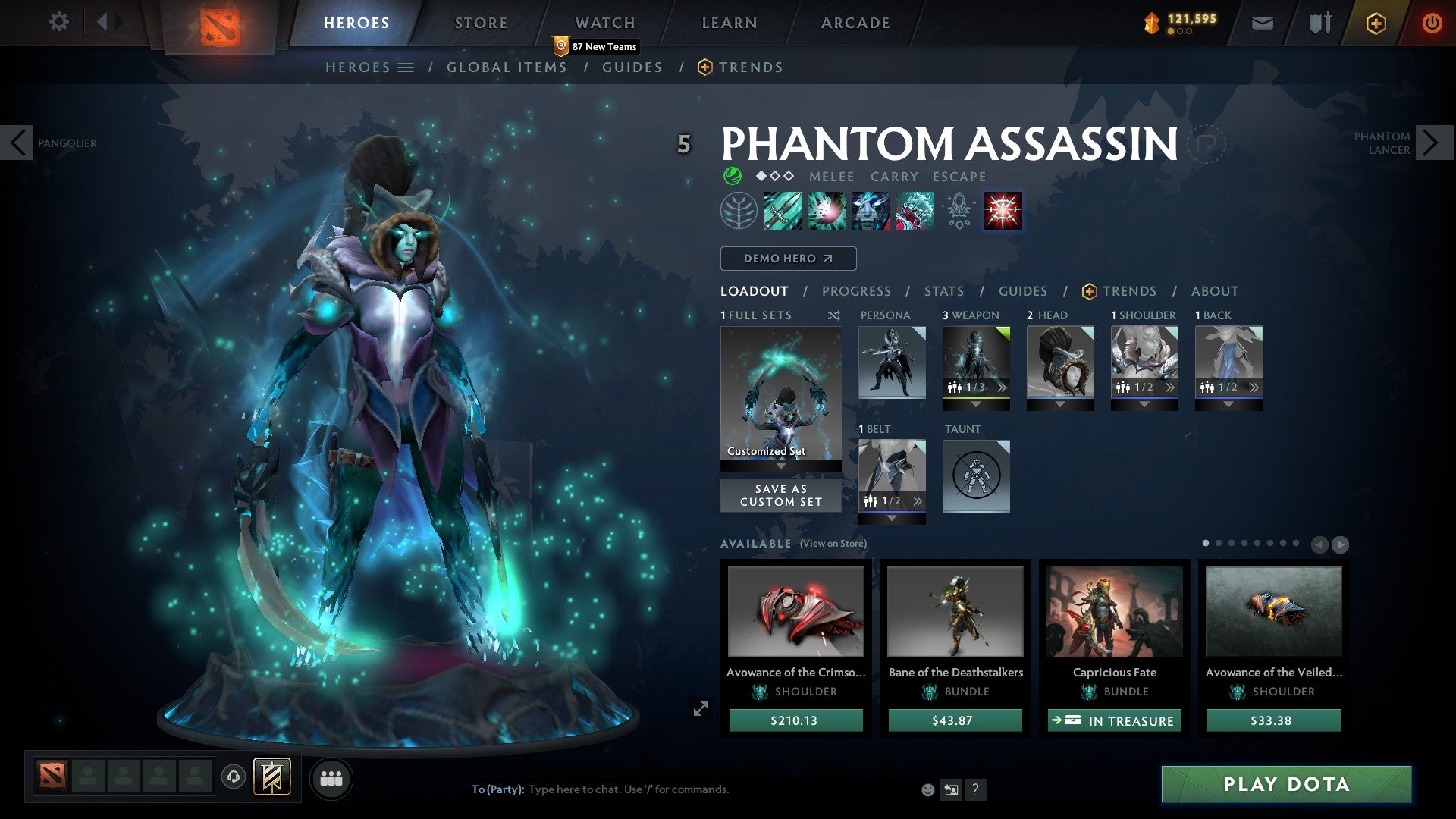Viewport: 1456px width, 819px height.
Task: Open the settings gear icon
Action: point(58,22)
